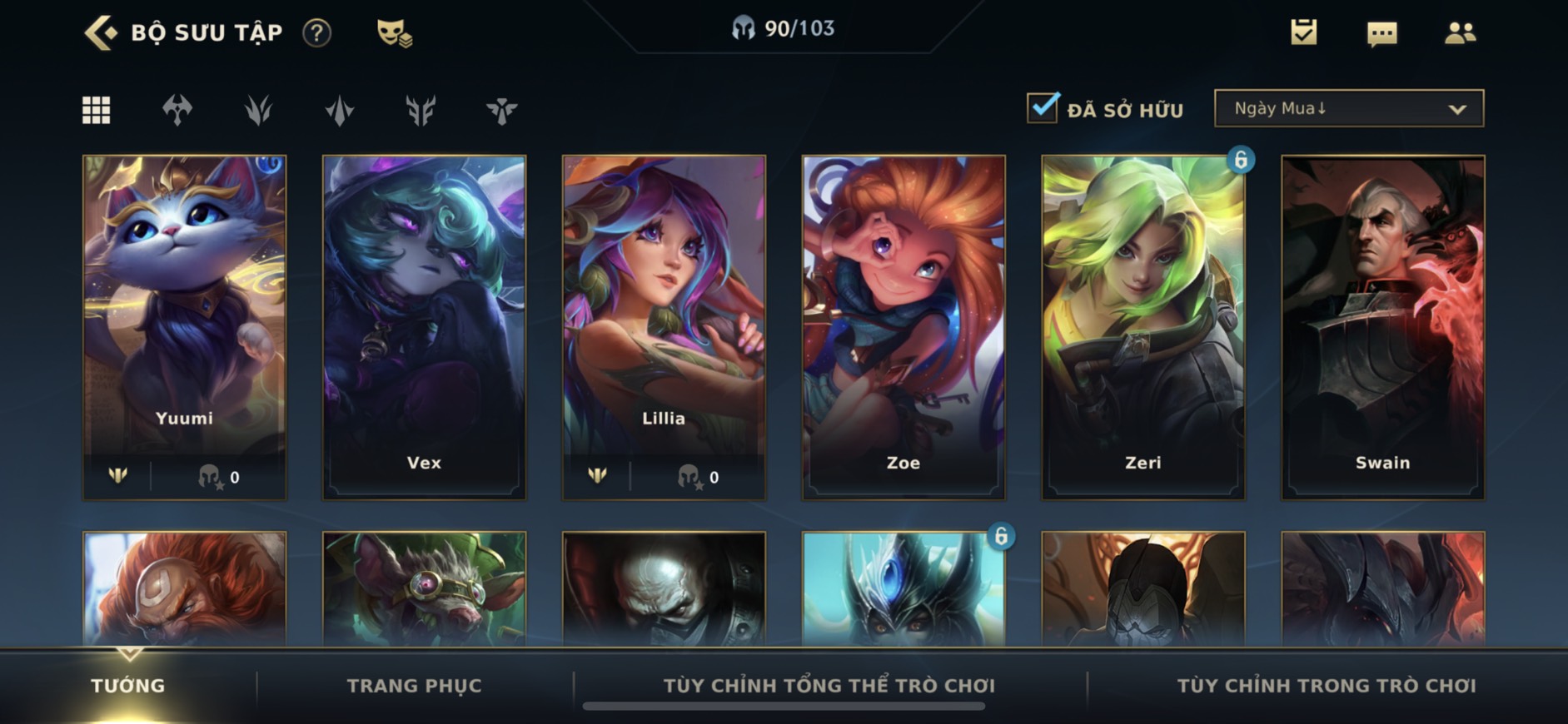Open Tùy Chỉnh Tổng Thể Trò Chơi tab
This screenshot has height=724, width=1568.
829,686
